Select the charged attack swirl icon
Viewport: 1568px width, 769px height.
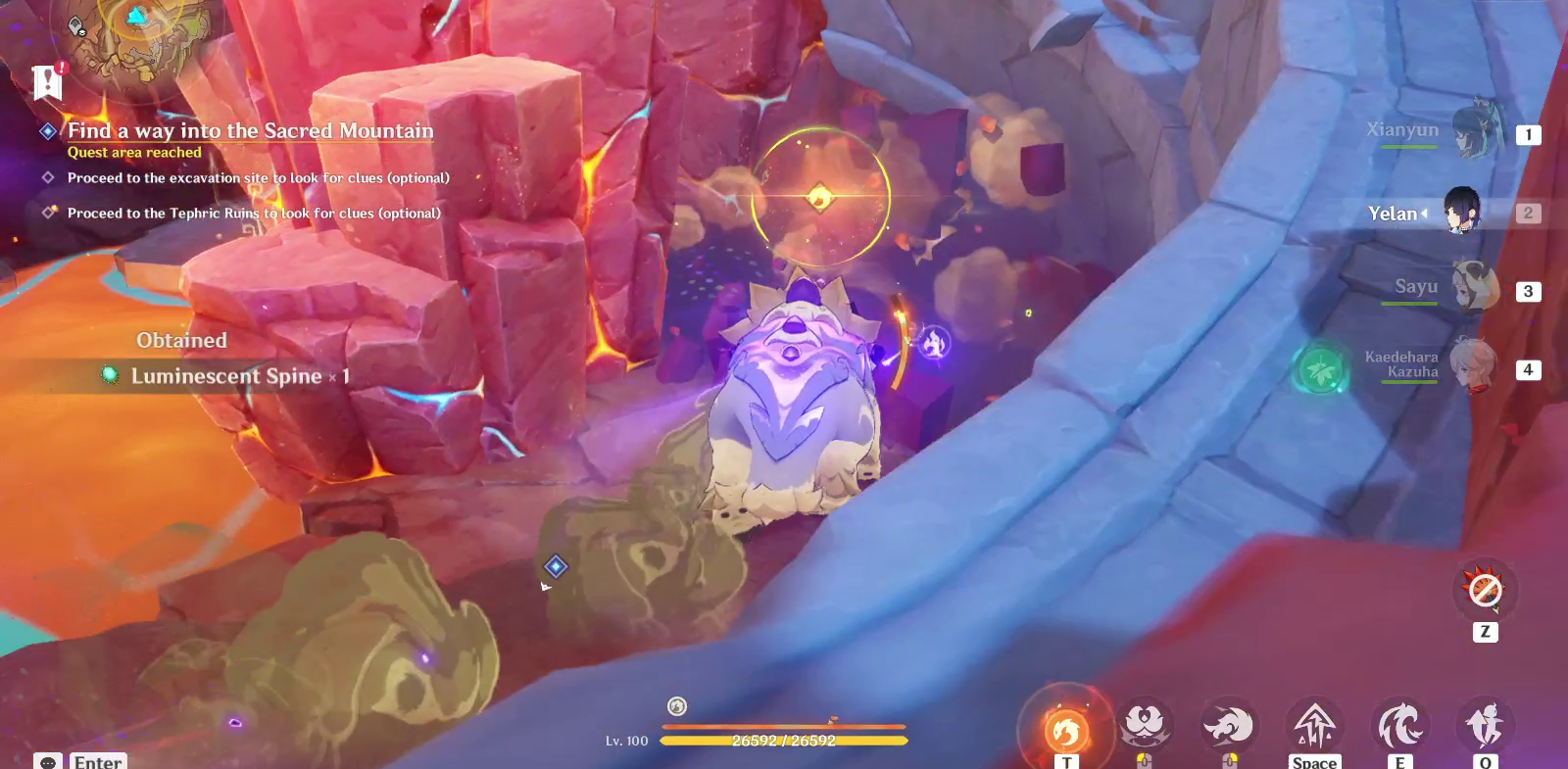pyautogui.click(x=1230, y=721)
